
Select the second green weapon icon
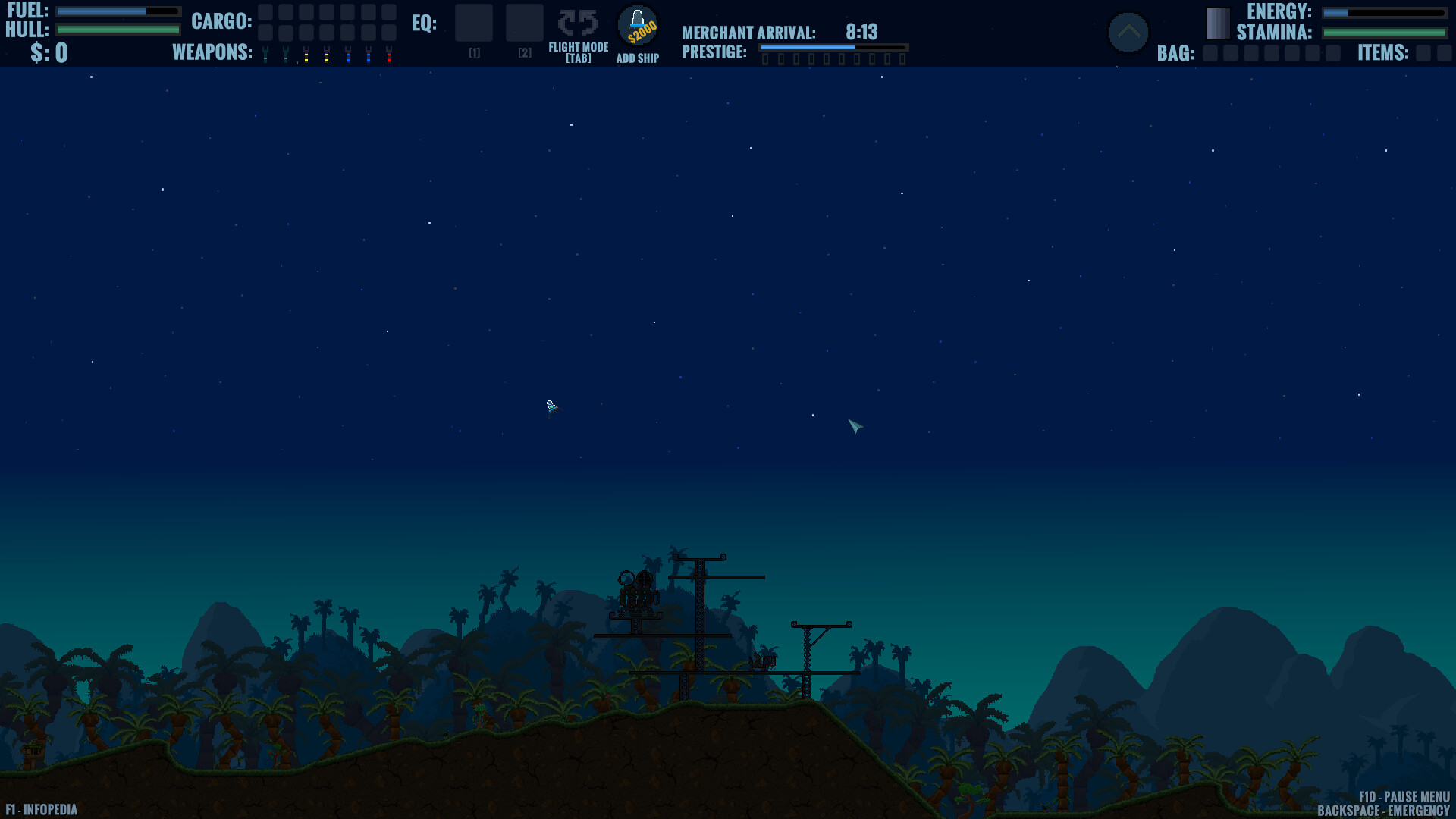click(x=286, y=53)
